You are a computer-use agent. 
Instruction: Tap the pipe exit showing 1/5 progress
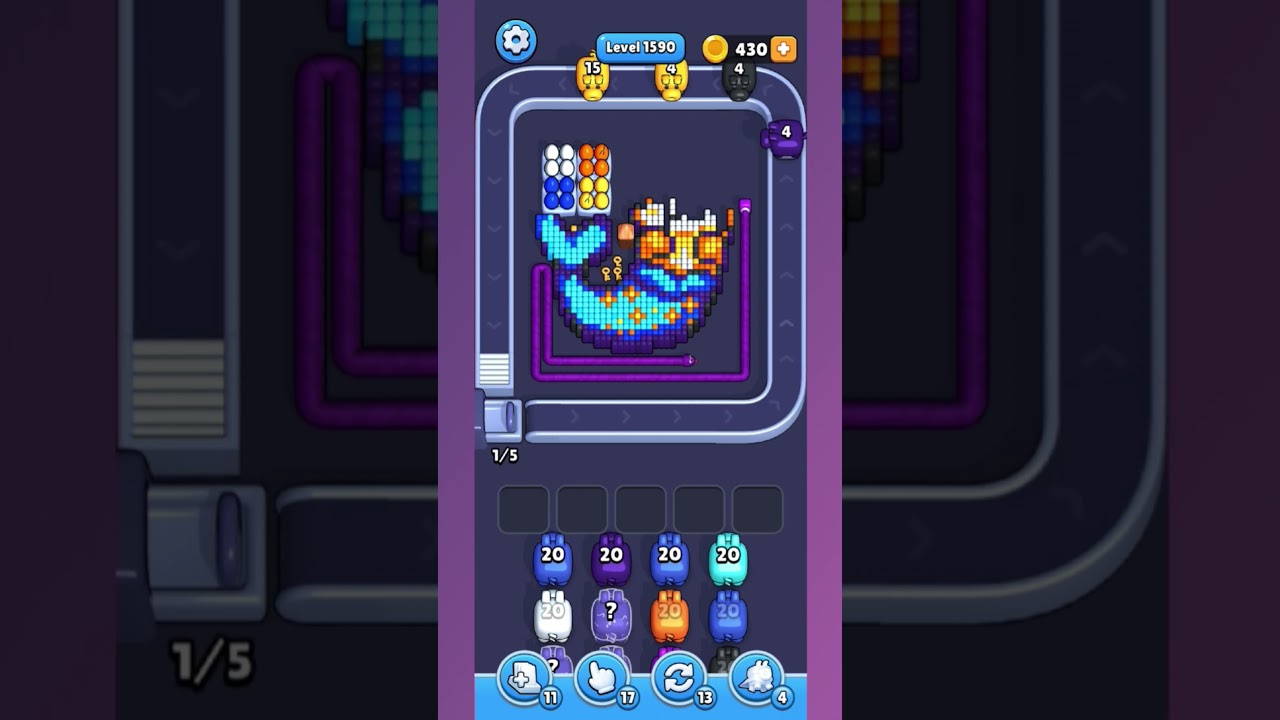coord(503,421)
